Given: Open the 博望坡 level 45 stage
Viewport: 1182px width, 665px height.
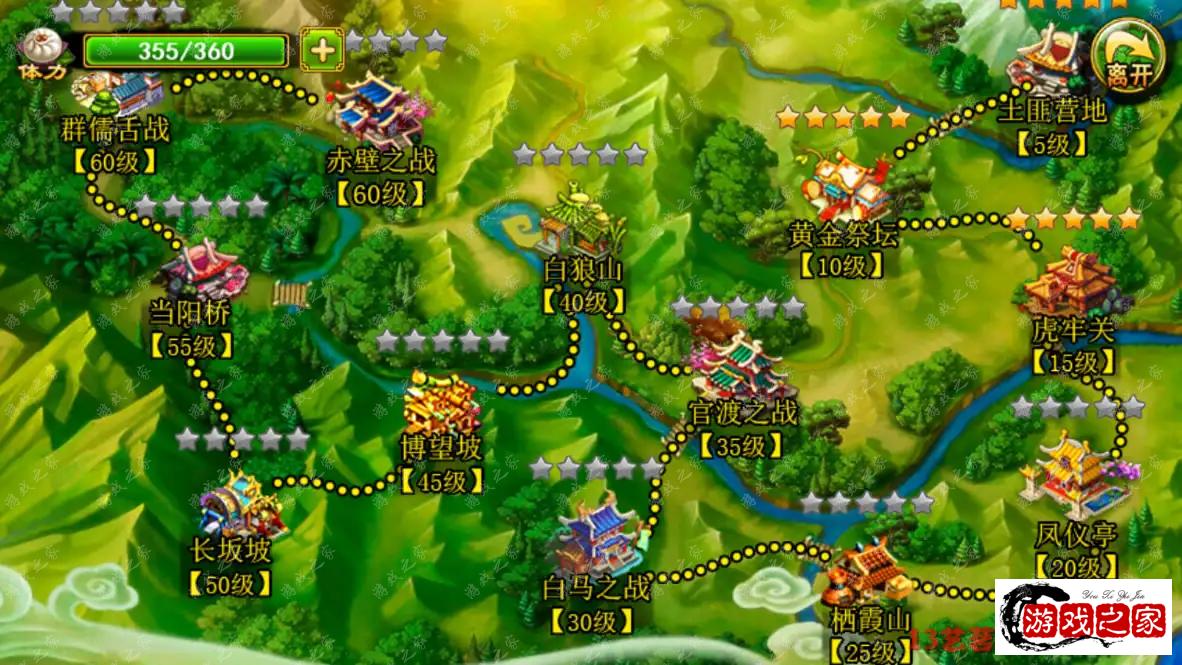Looking at the screenshot, I should pos(441,405).
